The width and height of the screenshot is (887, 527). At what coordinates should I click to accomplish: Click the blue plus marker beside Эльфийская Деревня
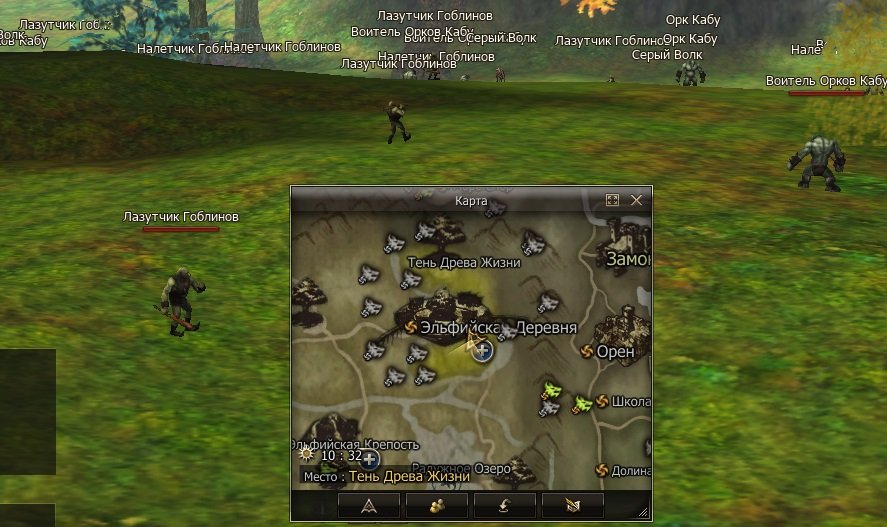click(x=483, y=350)
